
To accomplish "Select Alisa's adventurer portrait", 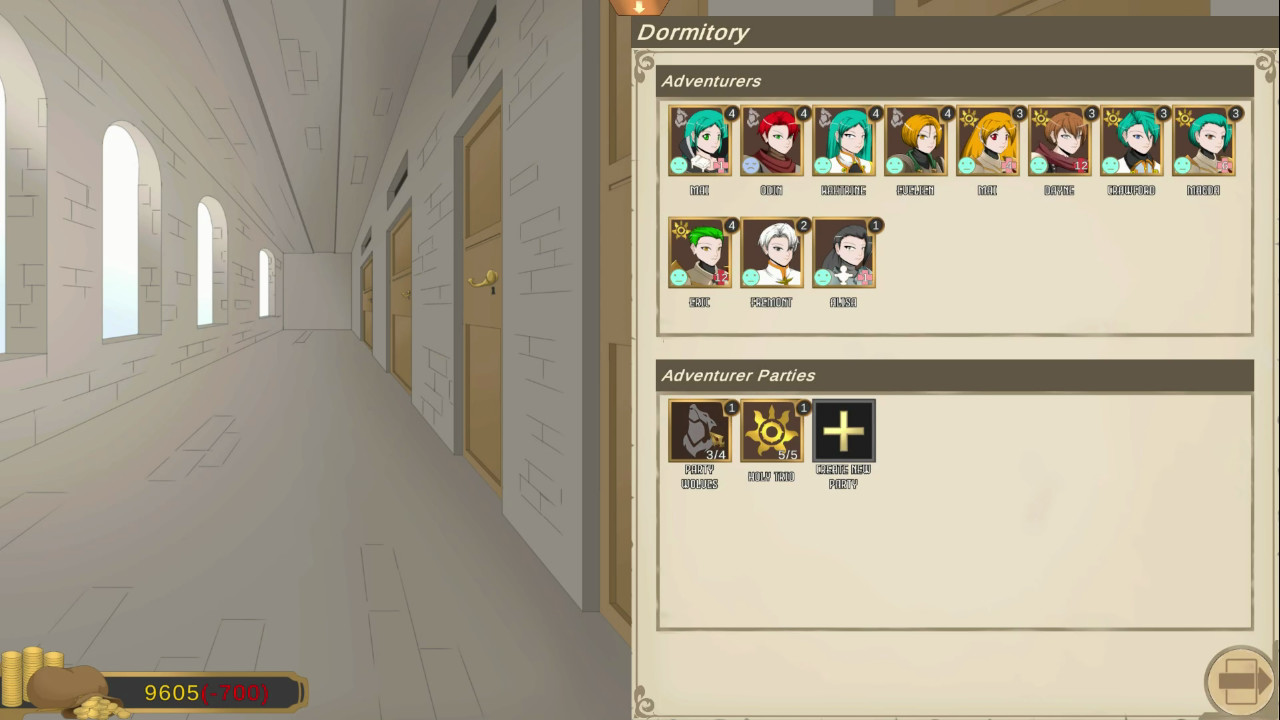I will 843,251.
